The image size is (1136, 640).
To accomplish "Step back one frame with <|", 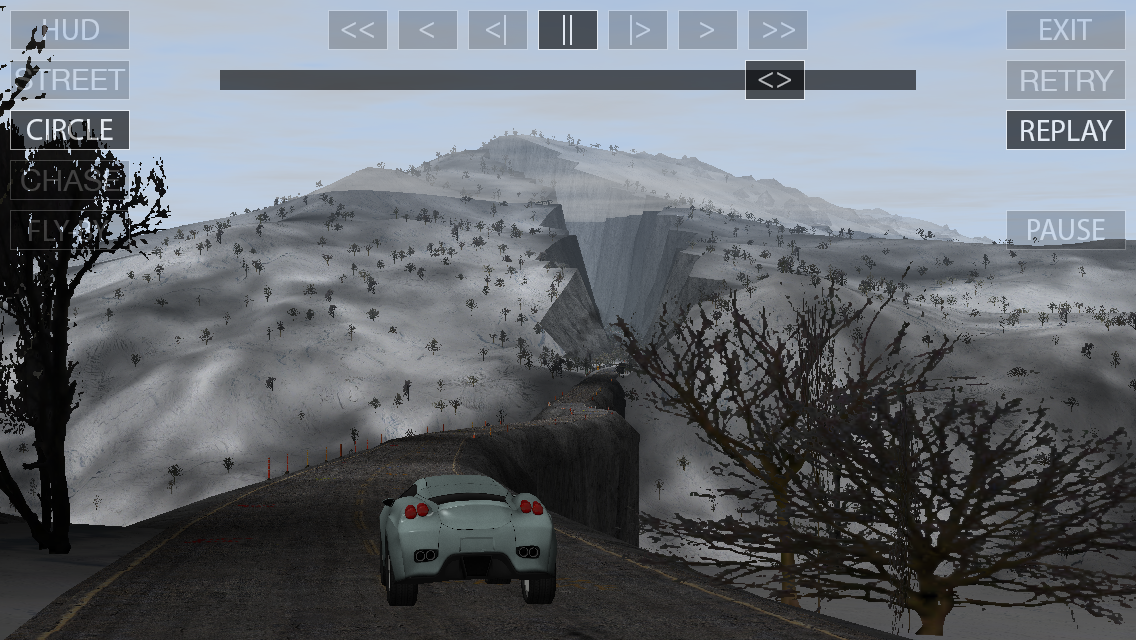I will (498, 30).
